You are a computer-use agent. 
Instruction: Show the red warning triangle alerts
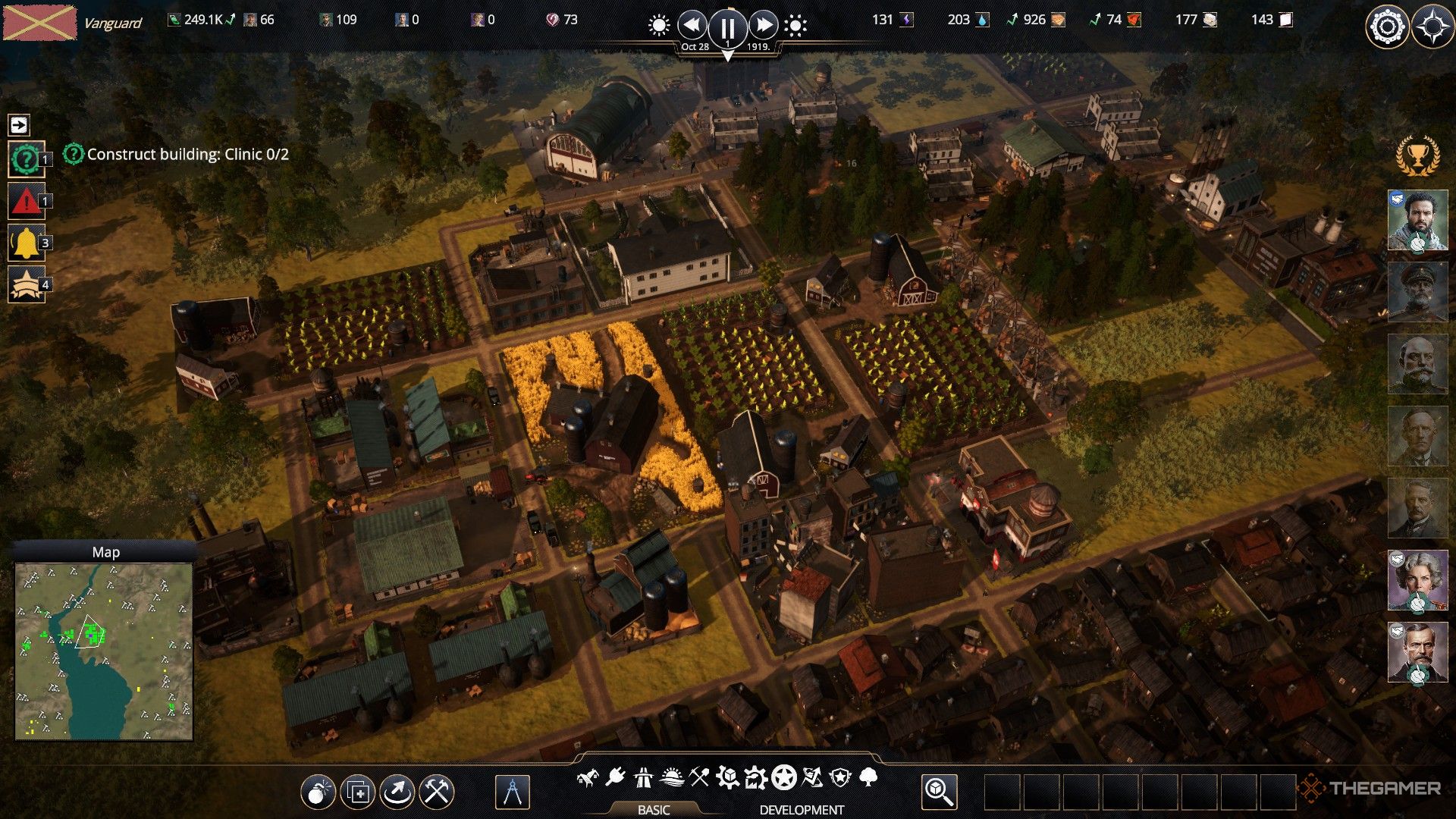[x=26, y=202]
